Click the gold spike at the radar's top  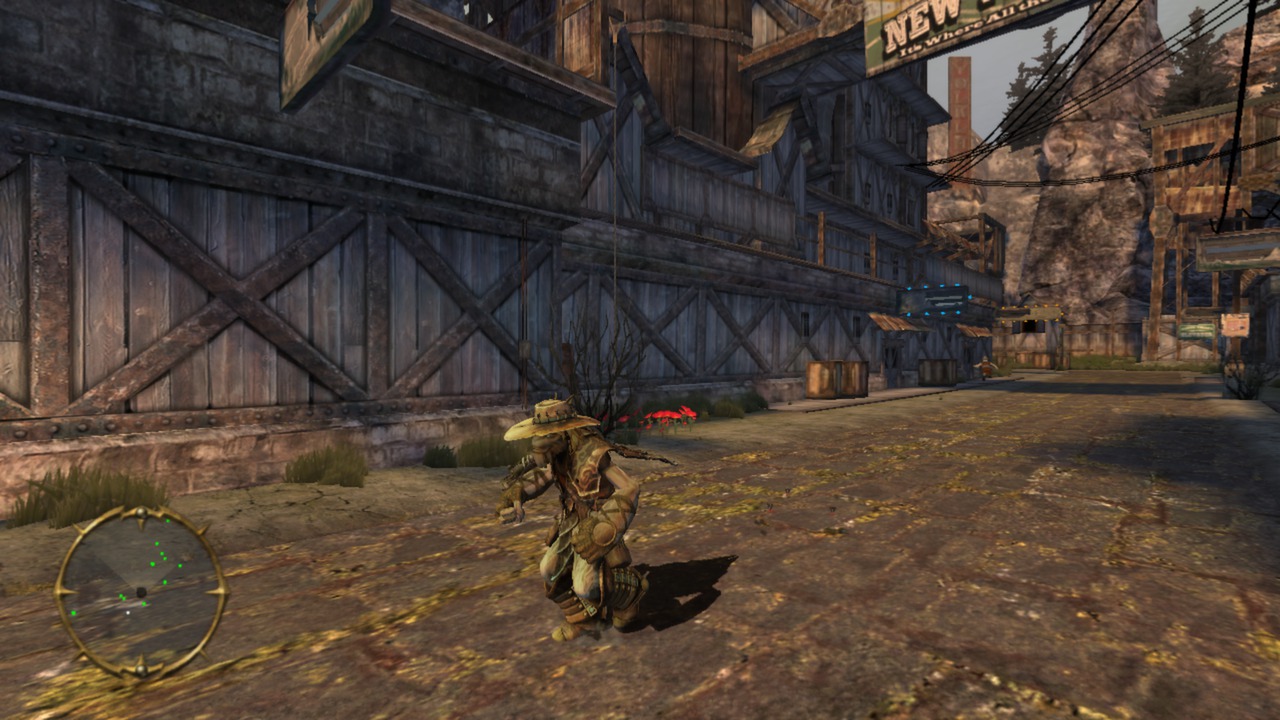(142, 513)
